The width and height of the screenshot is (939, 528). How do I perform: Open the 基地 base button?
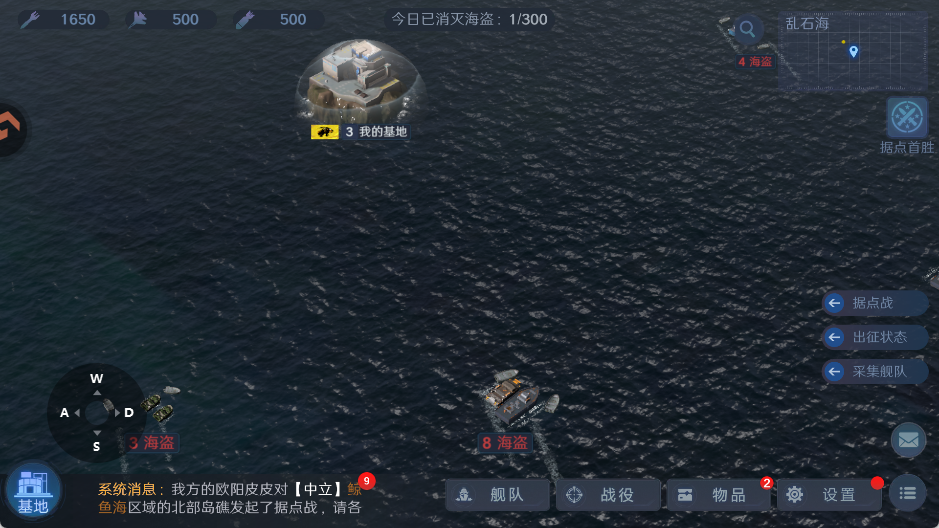[x=33, y=491]
